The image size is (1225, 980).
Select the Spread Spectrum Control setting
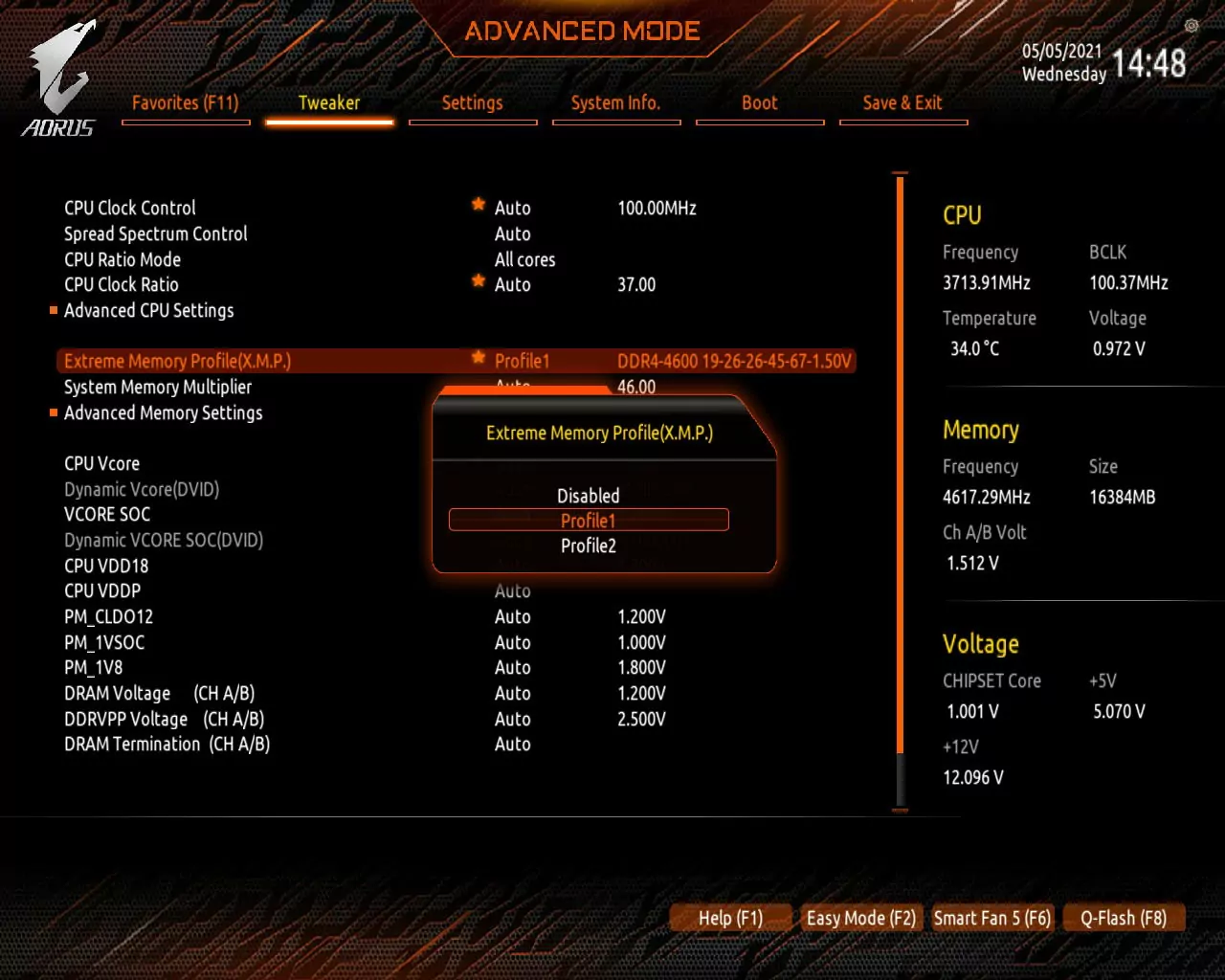[156, 234]
